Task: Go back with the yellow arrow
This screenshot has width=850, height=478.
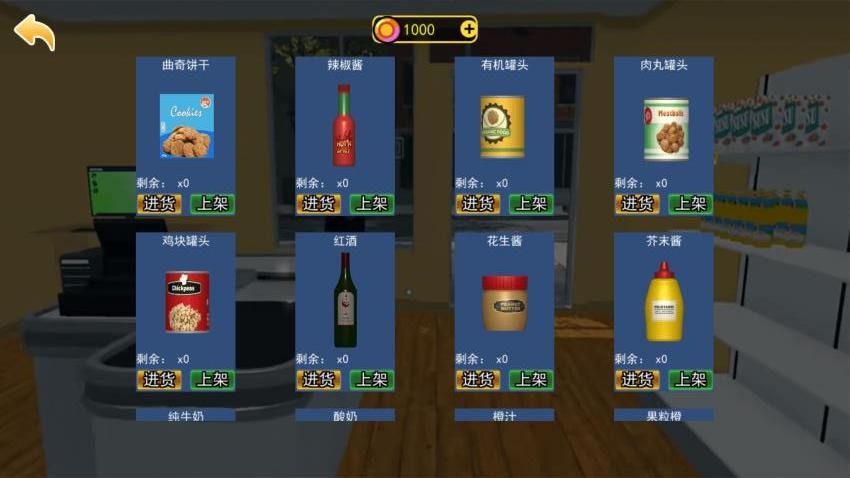Action: click(34, 32)
